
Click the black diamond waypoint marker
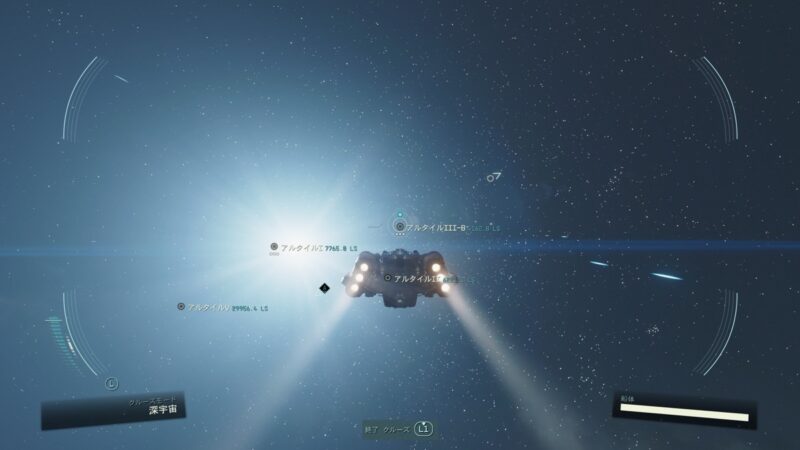tap(324, 288)
